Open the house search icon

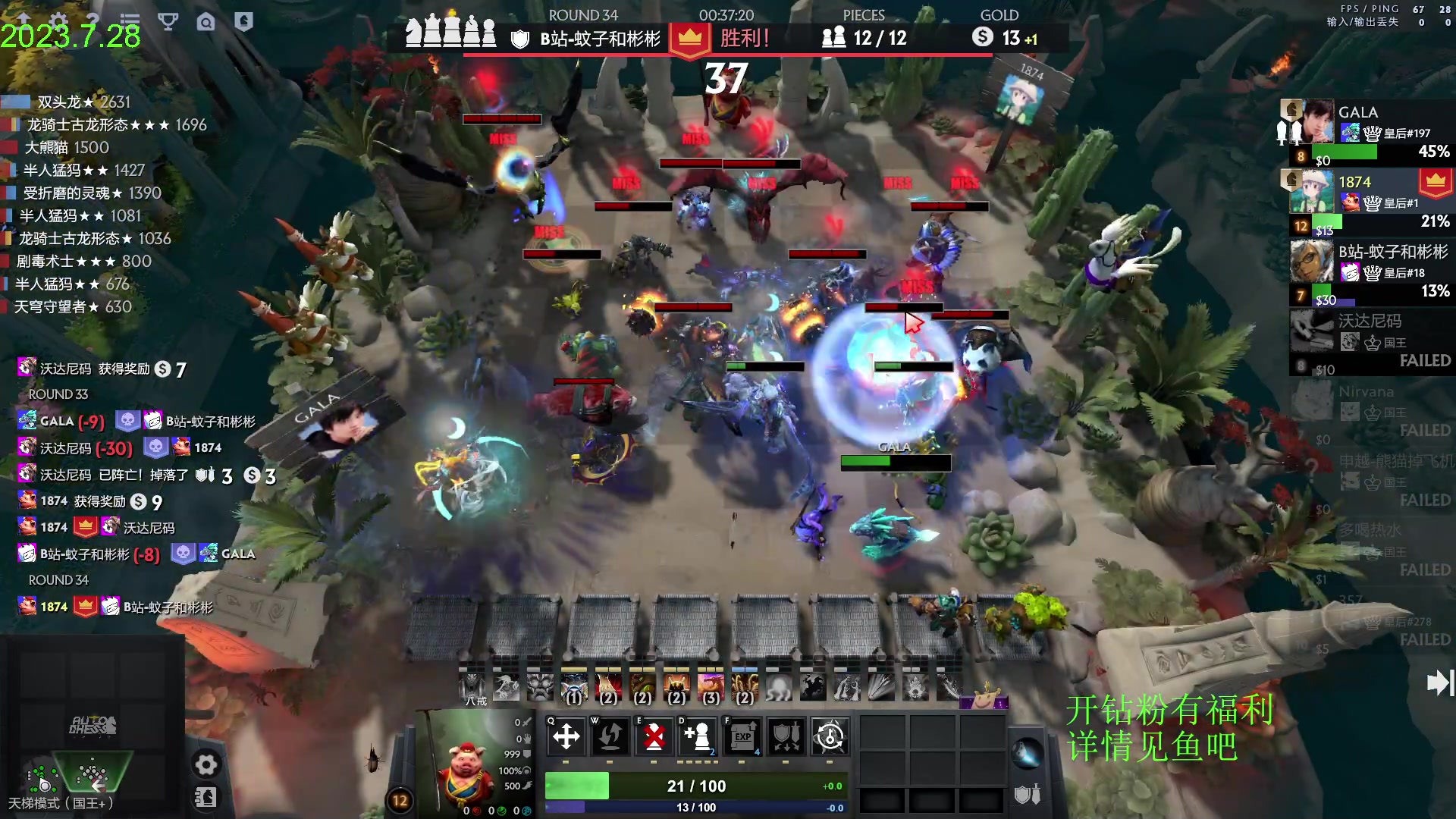(206, 22)
